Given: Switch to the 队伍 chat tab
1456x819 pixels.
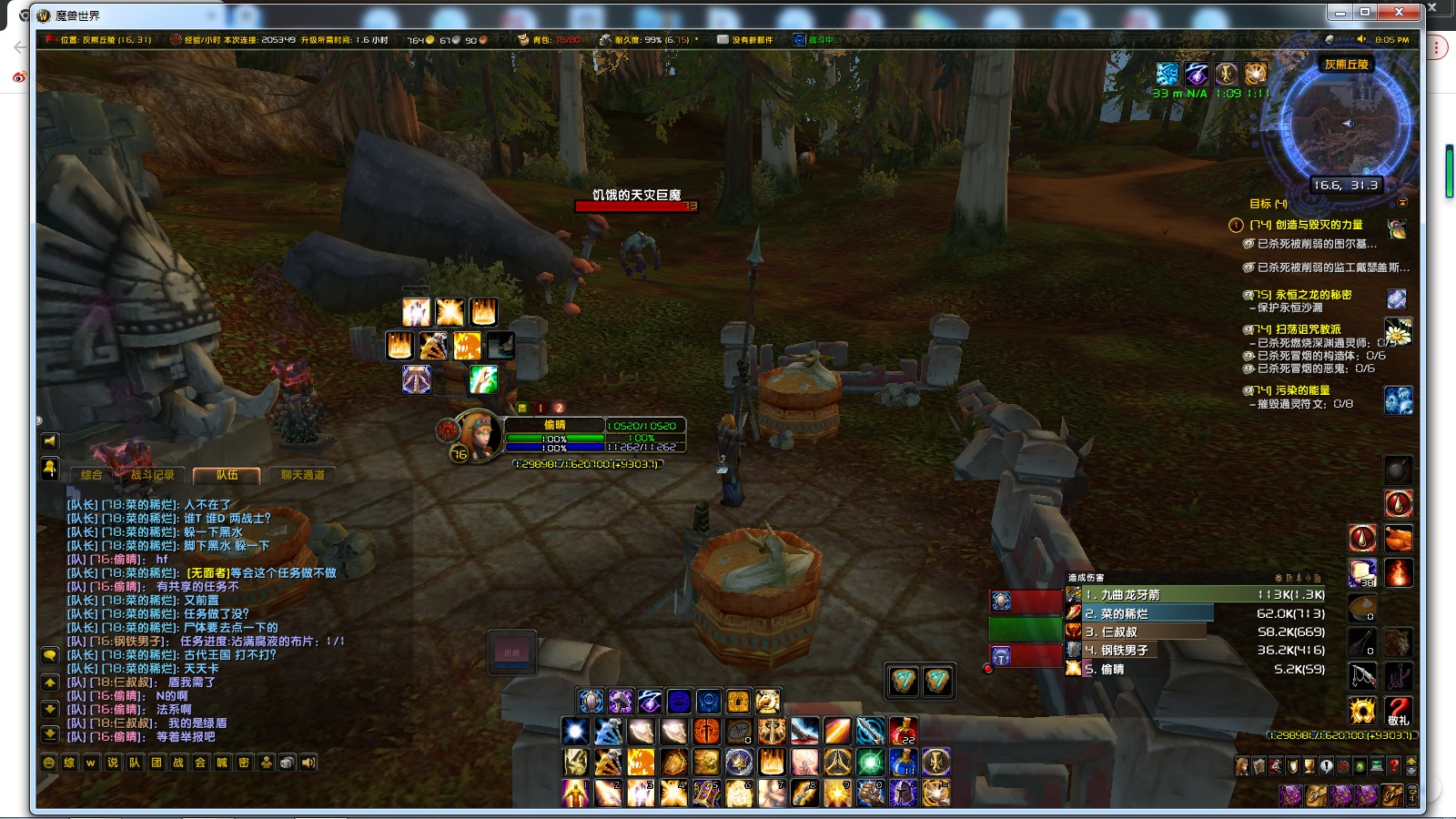Looking at the screenshot, I should tap(227, 475).
